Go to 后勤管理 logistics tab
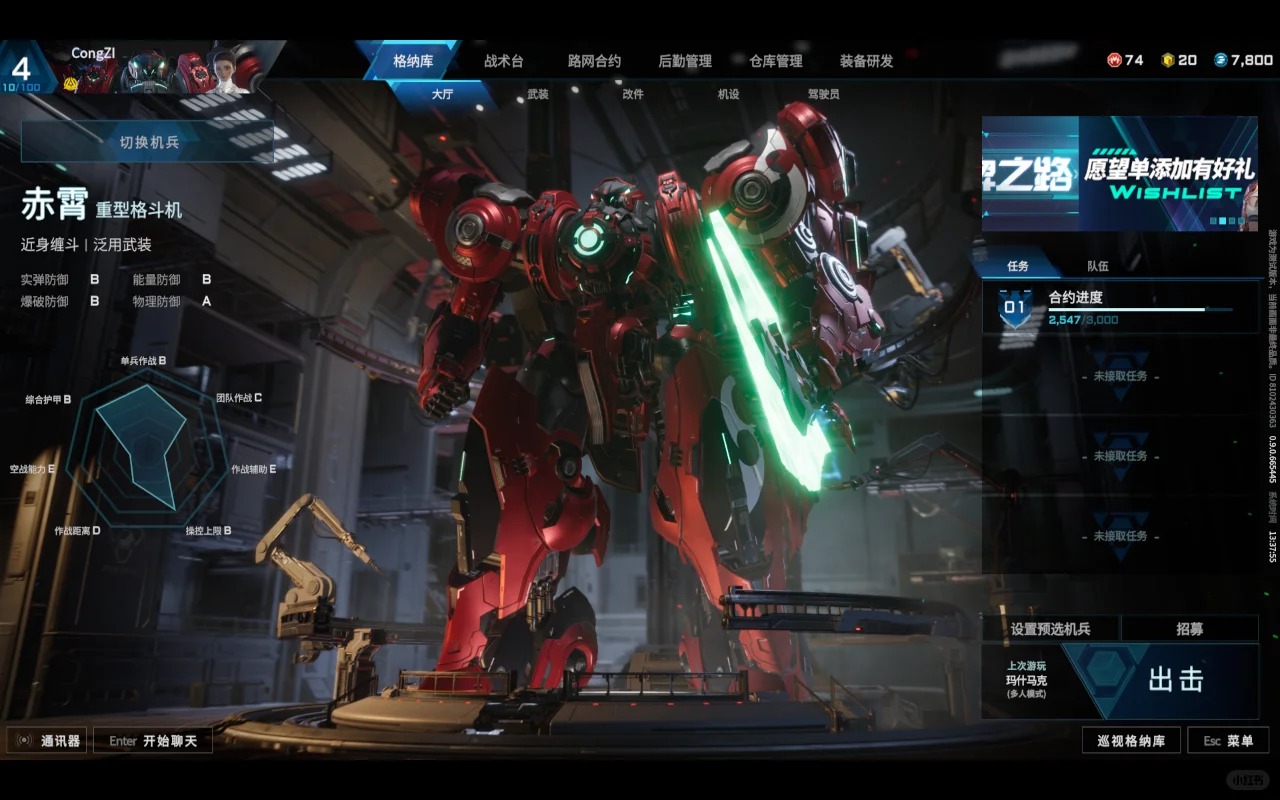The width and height of the screenshot is (1280, 800). (x=685, y=61)
